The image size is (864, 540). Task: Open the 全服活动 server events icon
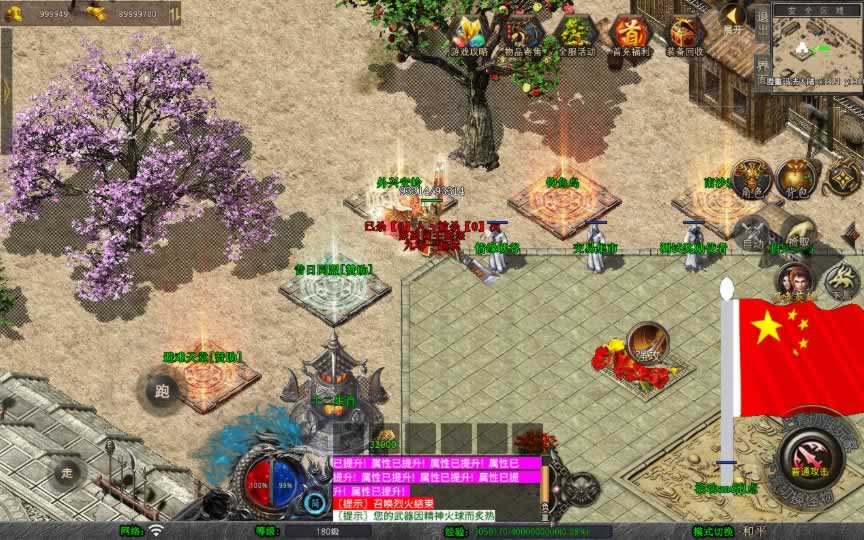(x=576, y=35)
